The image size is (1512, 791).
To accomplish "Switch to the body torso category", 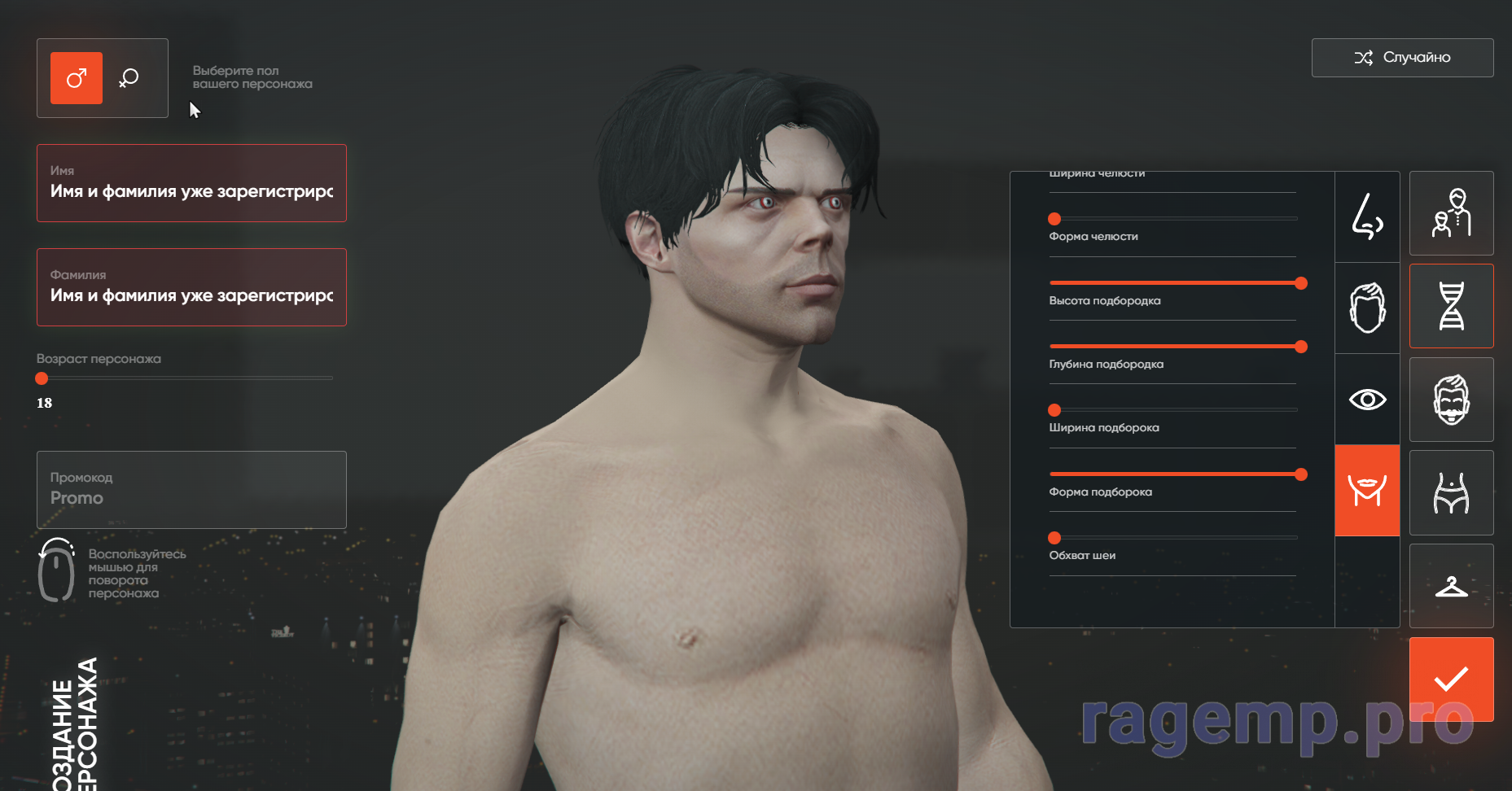I will [x=1451, y=492].
